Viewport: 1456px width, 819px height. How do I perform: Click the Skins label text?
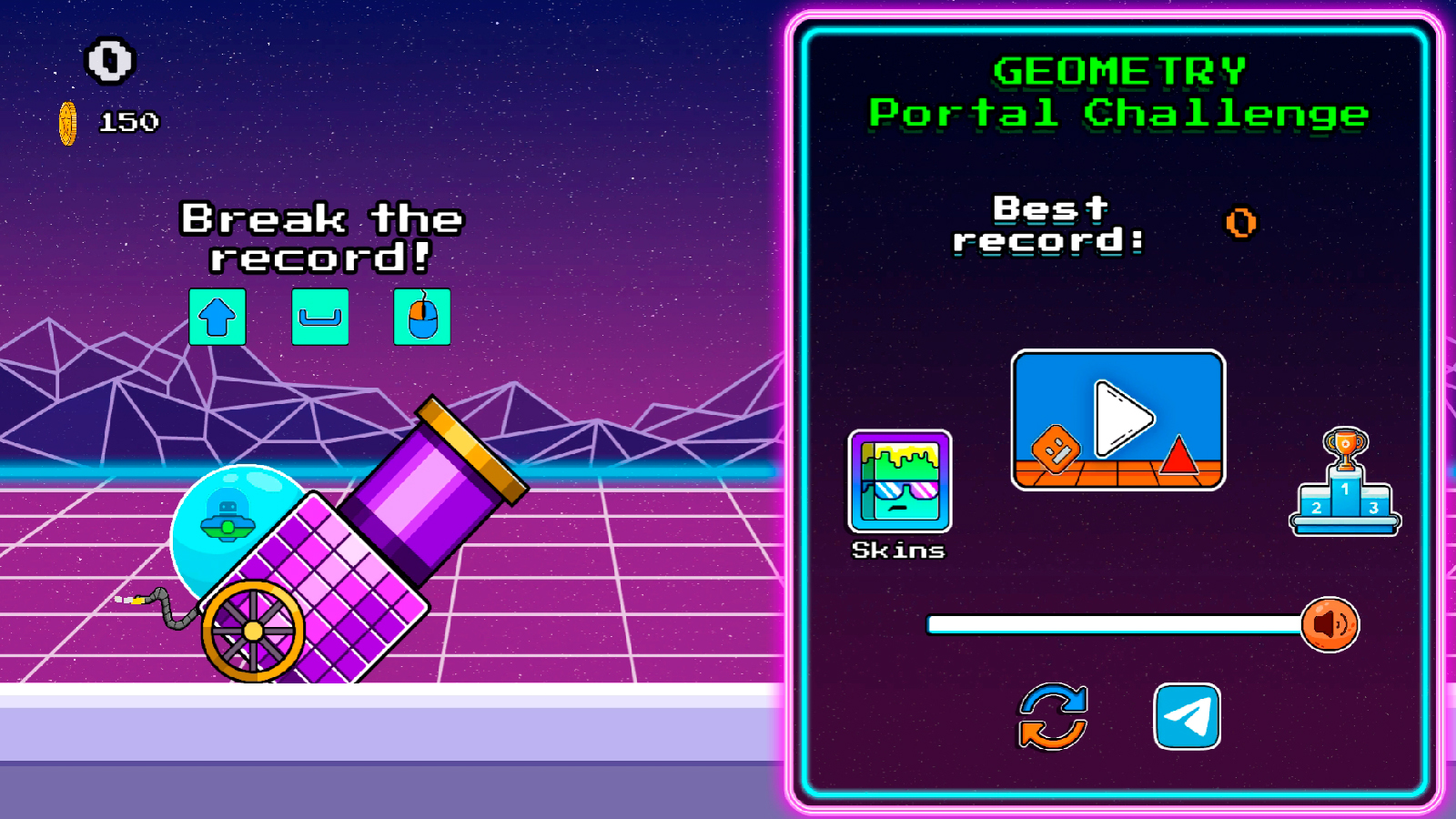[898, 550]
